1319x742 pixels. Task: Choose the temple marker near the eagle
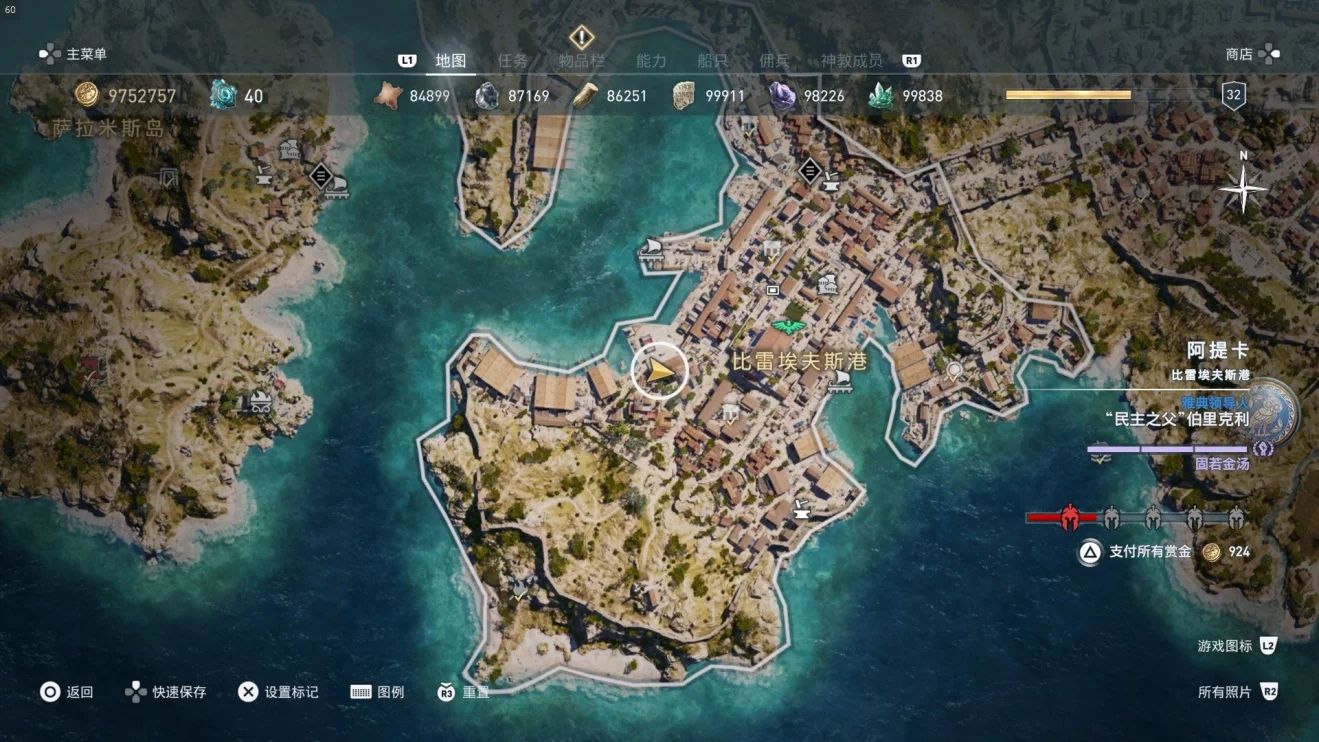(x=827, y=285)
